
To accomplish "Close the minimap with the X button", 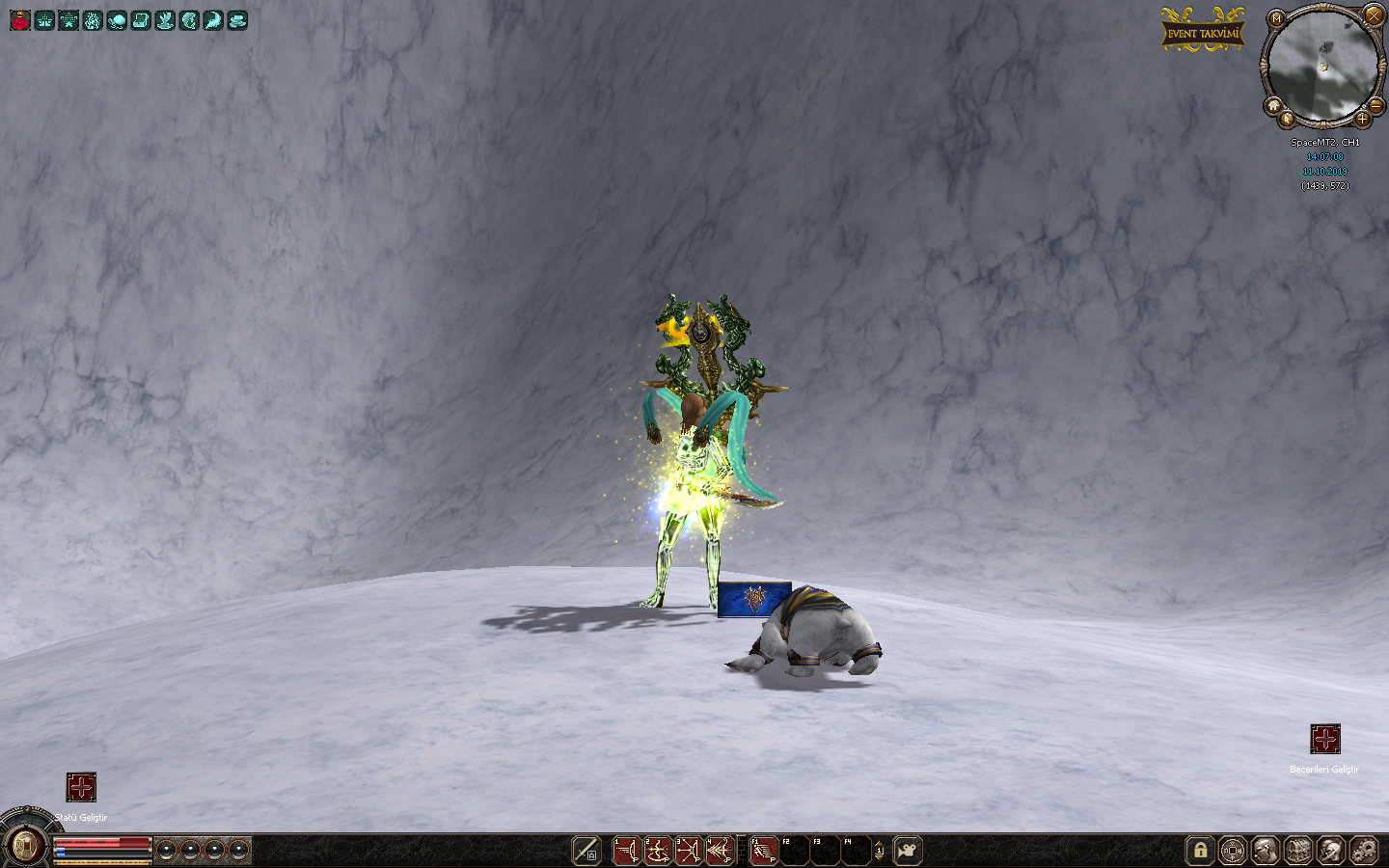I will 1374,15.
